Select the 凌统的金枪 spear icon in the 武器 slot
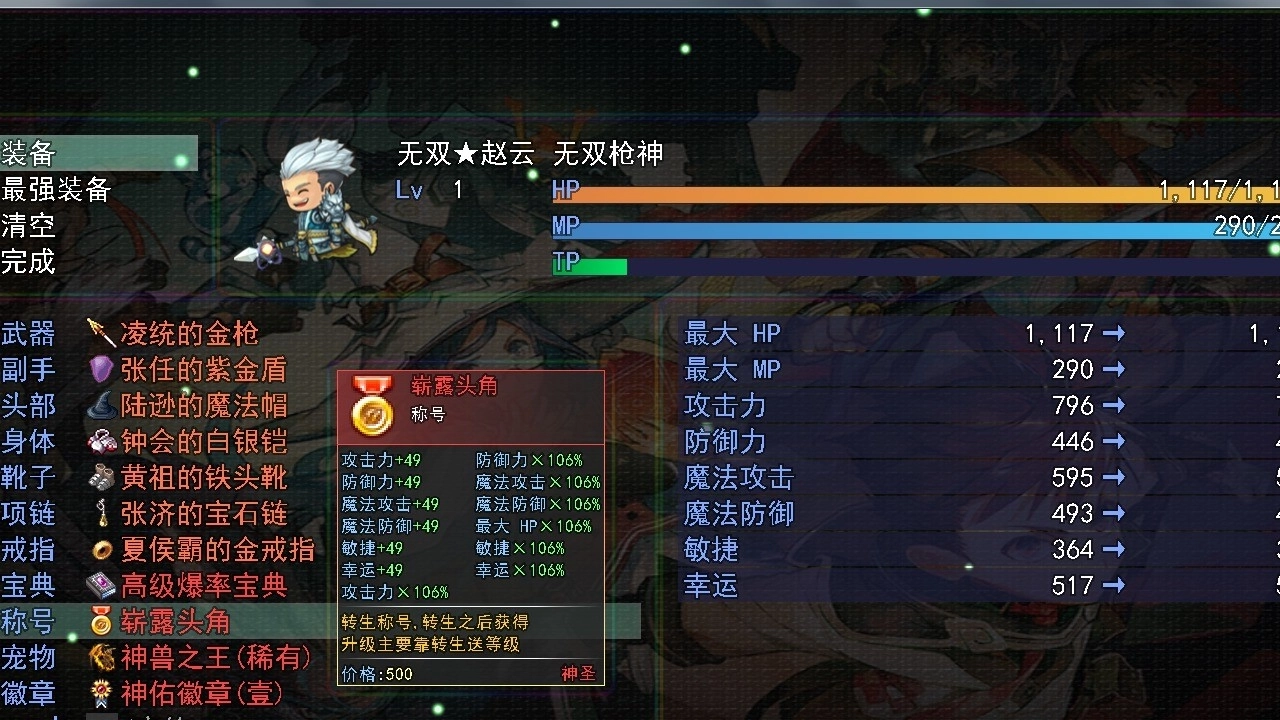Viewport: 1280px width, 720px height. (100, 333)
